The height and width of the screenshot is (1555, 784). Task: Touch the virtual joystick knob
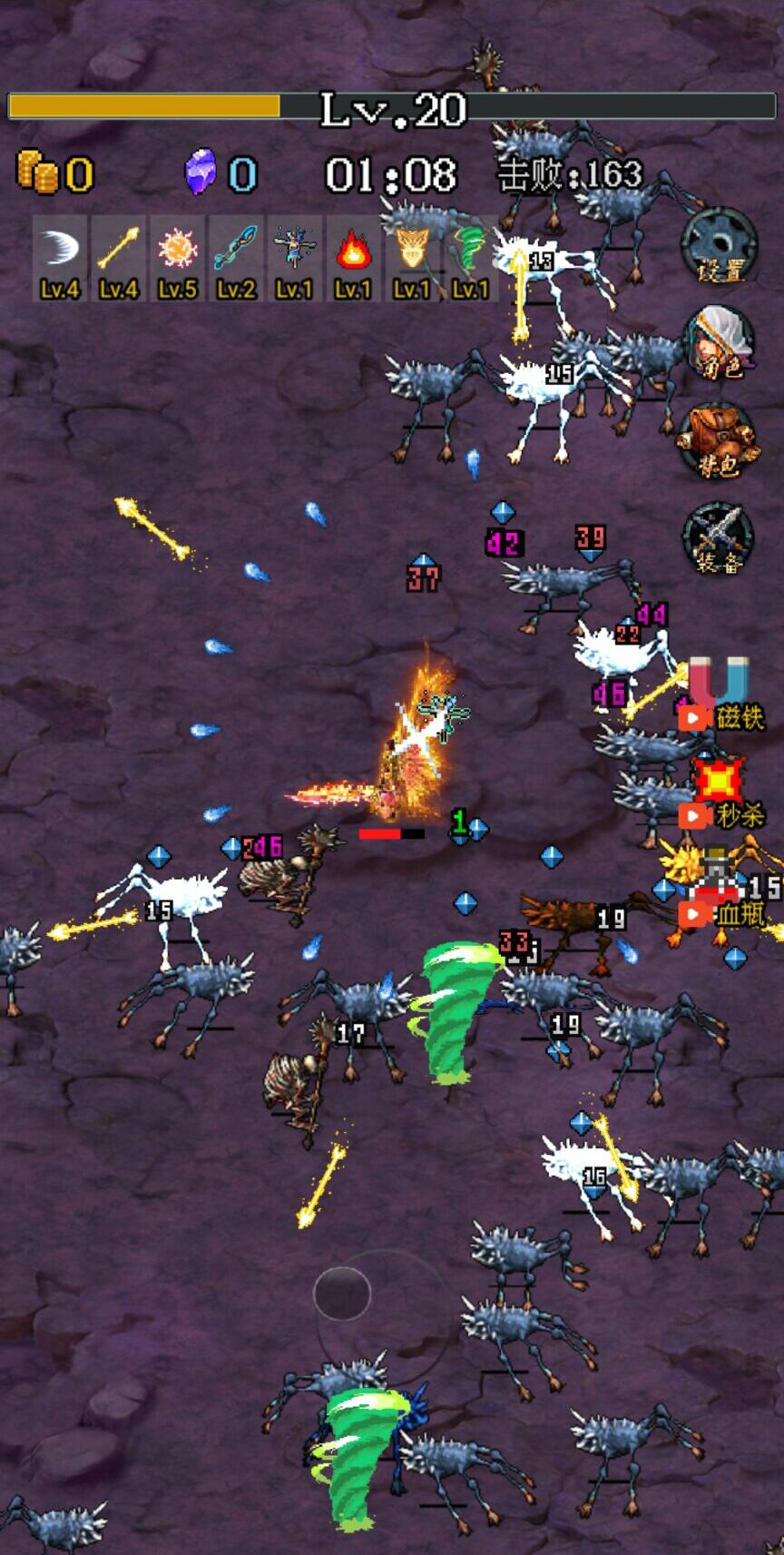tap(342, 1294)
